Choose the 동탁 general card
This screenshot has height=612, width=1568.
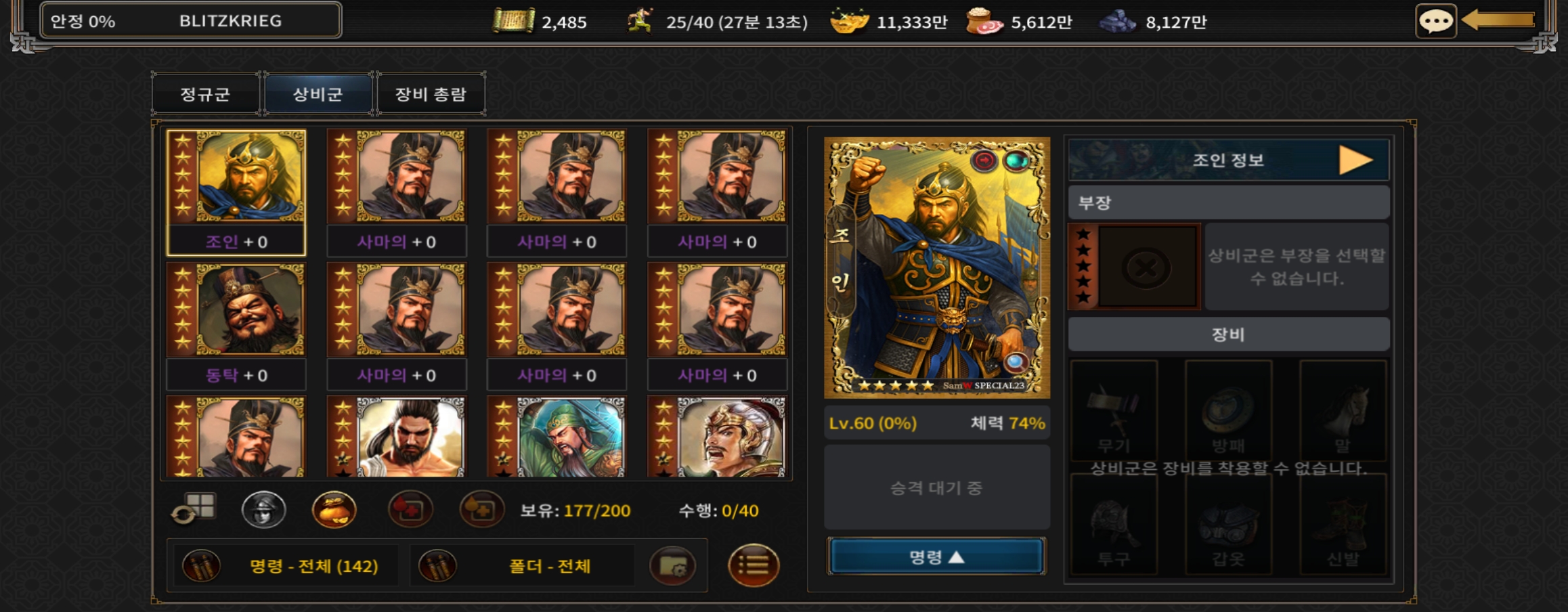[236, 325]
